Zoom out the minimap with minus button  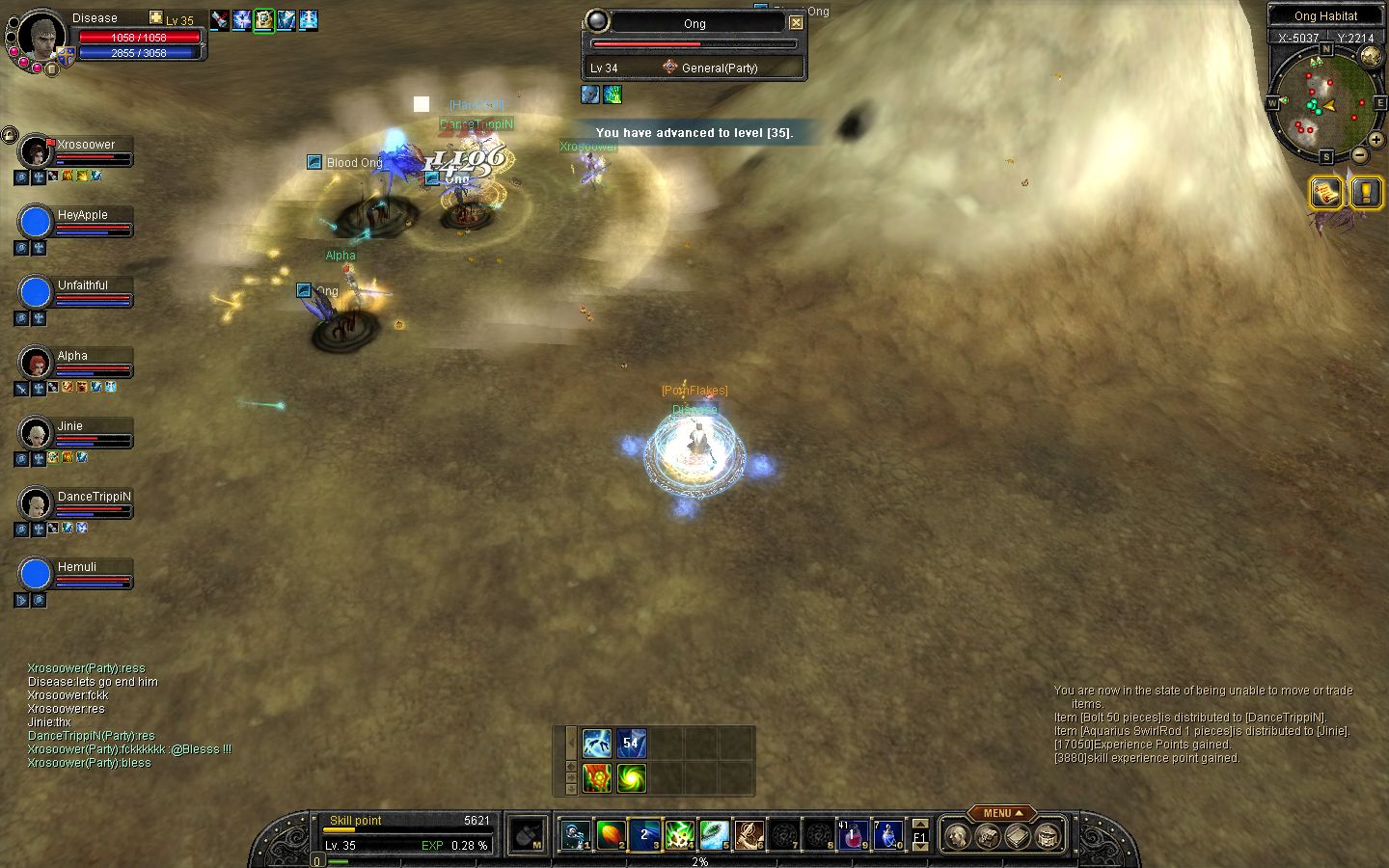[x=1359, y=154]
